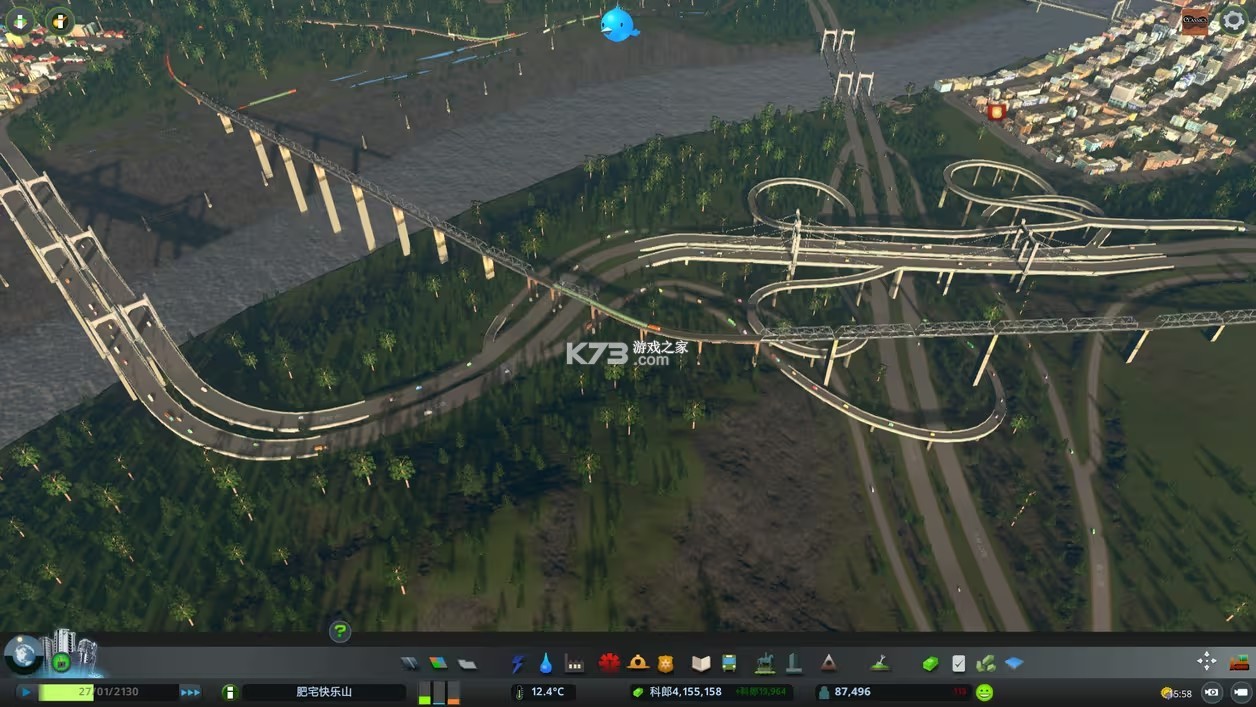The height and width of the screenshot is (707, 1256).
Task: Open the garbage facilities menu
Action: 574,663
